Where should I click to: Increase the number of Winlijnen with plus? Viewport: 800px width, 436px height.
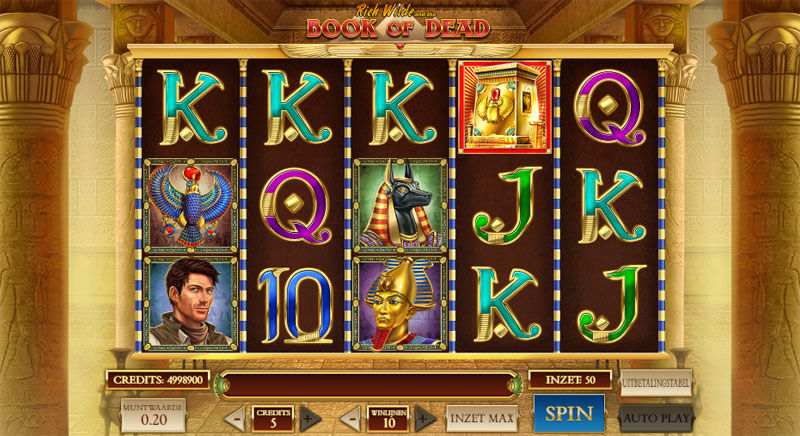tap(426, 418)
